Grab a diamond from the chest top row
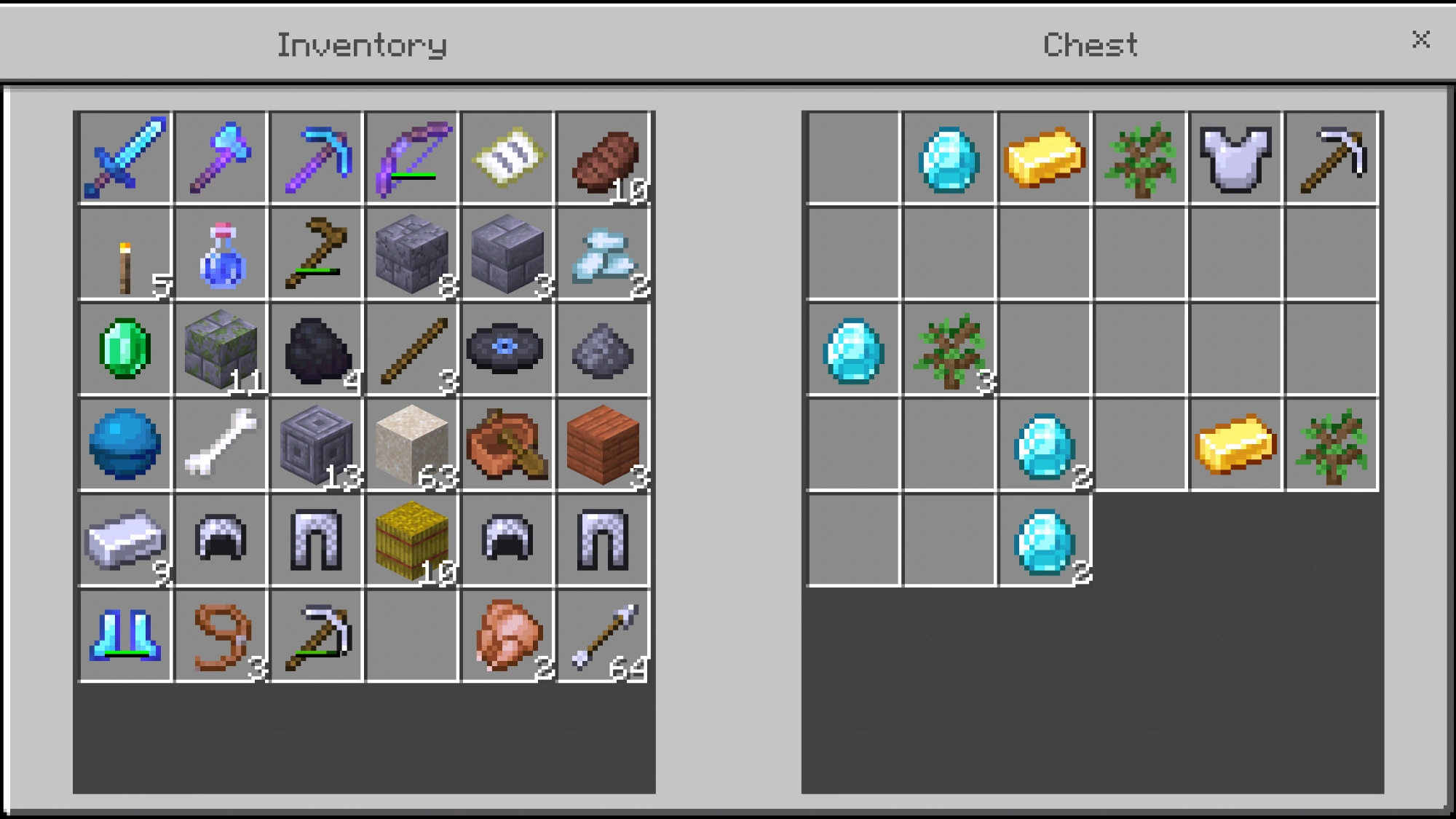Viewport: 1456px width, 819px height. [949, 157]
